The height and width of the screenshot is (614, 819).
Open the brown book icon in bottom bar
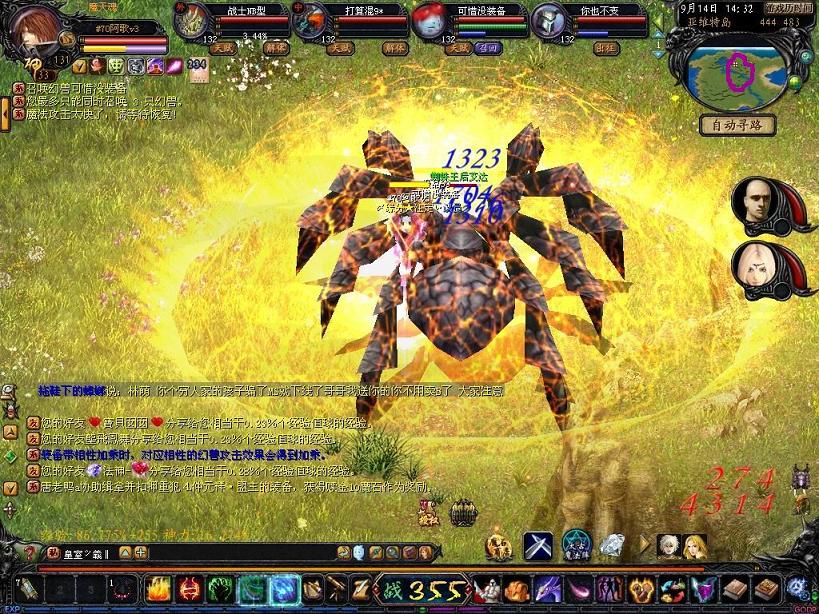(736, 590)
